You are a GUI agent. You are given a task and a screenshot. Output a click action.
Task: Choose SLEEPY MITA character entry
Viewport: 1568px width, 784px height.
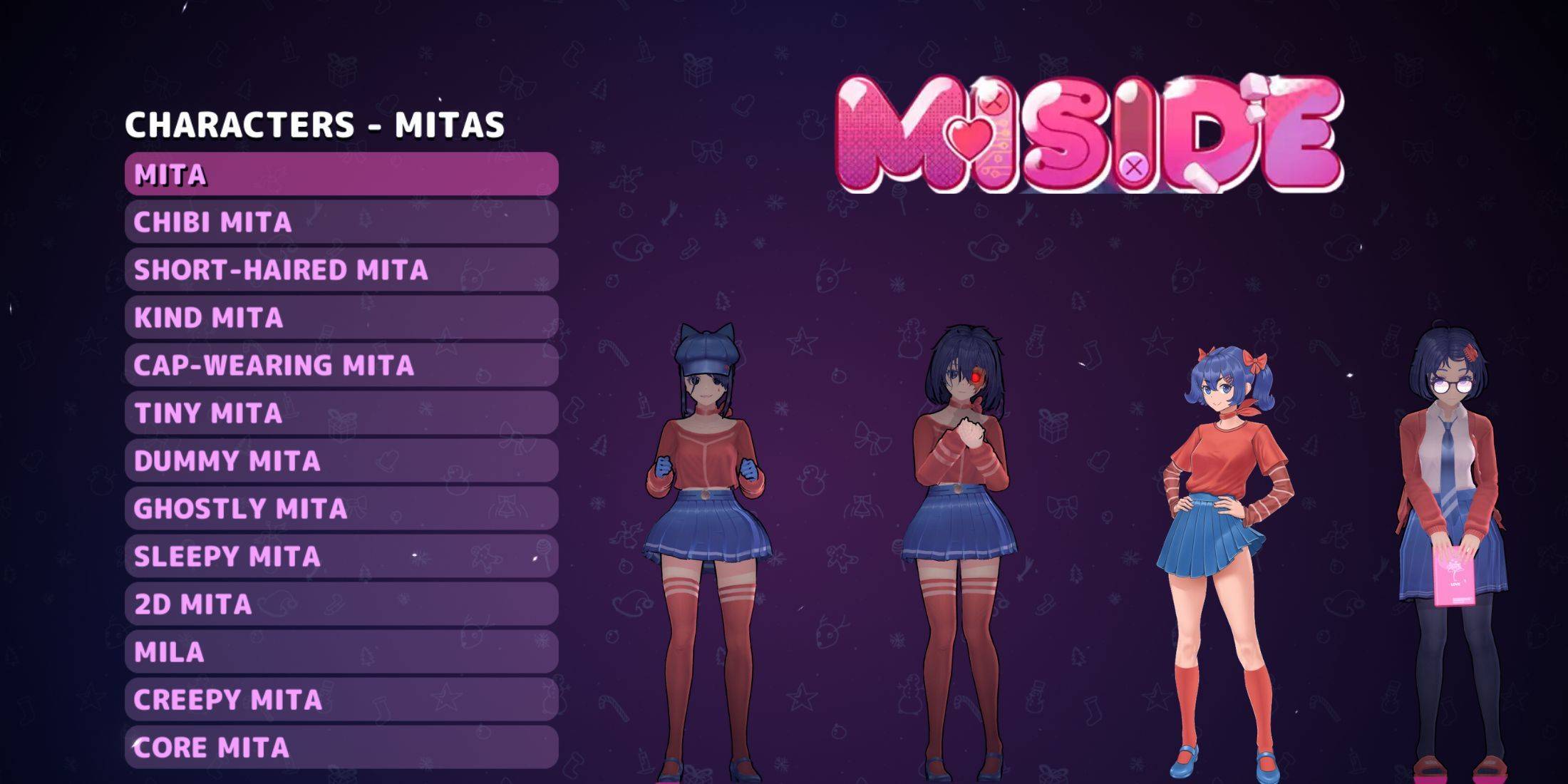342,557
